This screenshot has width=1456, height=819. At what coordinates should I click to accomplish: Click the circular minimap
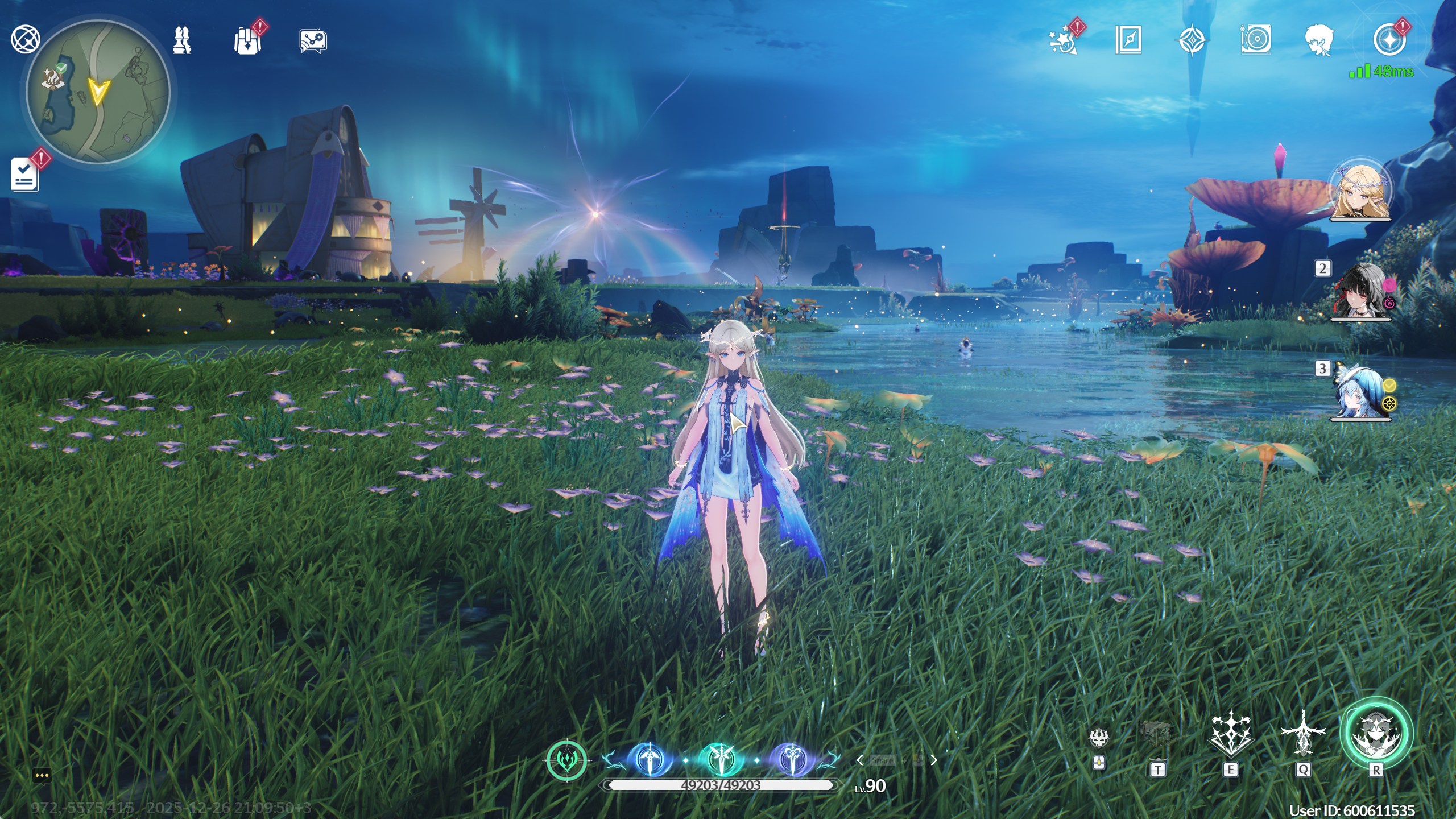(x=98, y=92)
